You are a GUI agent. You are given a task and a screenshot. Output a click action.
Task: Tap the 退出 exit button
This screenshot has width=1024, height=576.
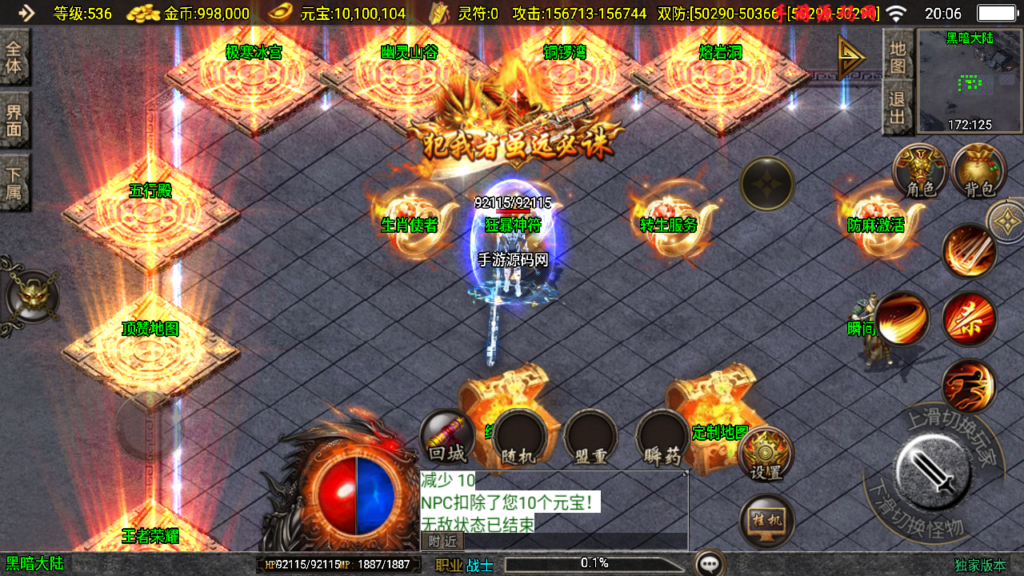[897, 109]
